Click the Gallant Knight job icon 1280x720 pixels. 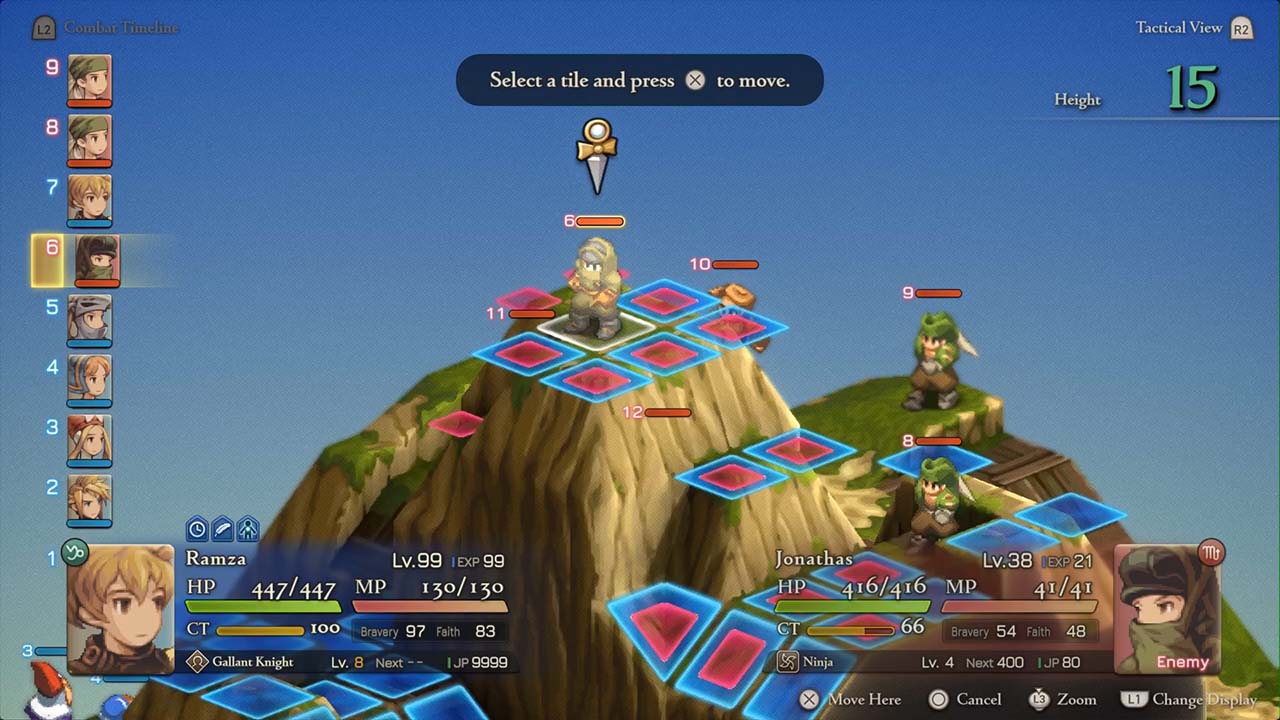(x=197, y=662)
